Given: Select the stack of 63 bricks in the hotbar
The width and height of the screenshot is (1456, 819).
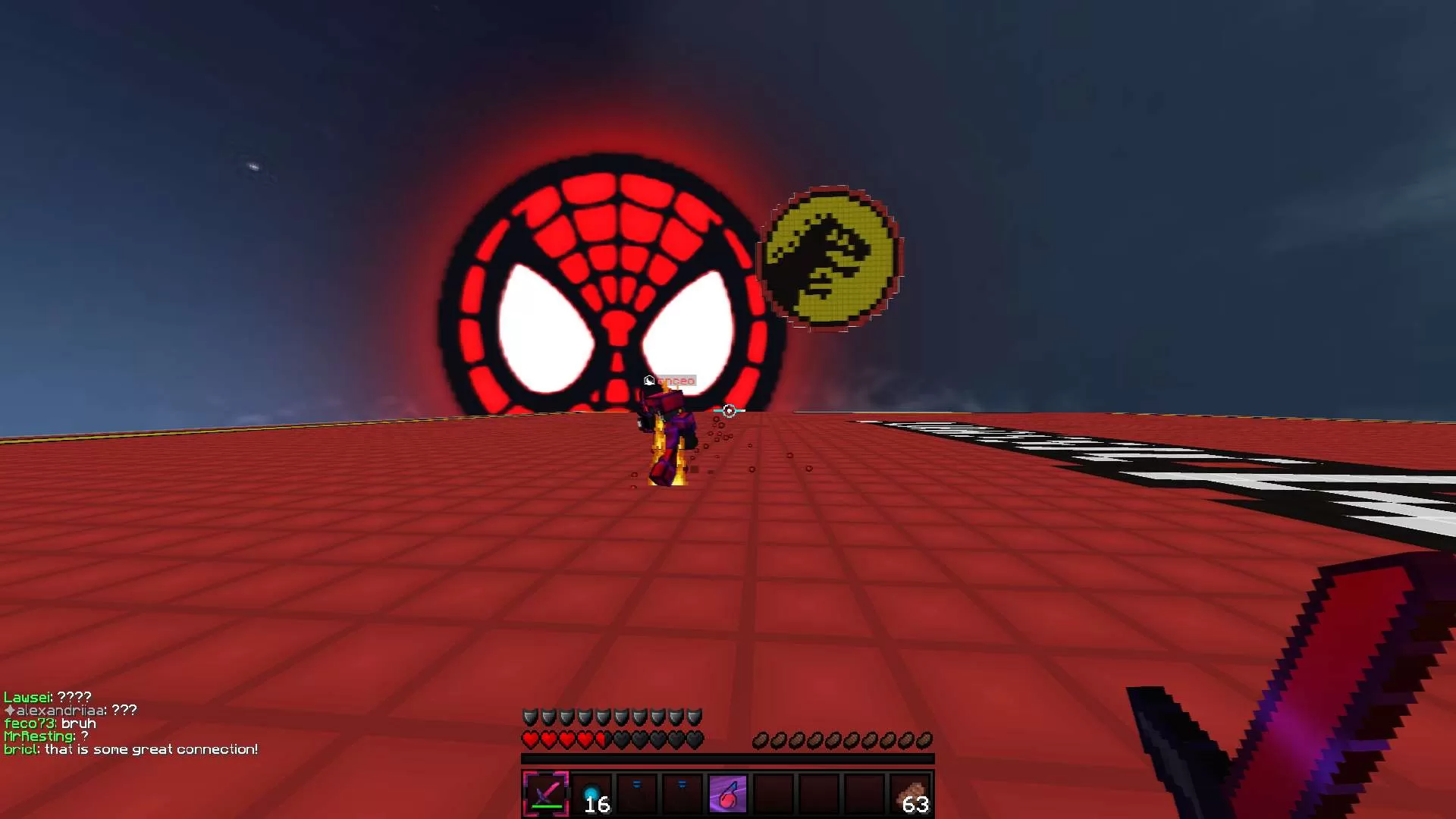Looking at the screenshot, I should pos(910,794).
